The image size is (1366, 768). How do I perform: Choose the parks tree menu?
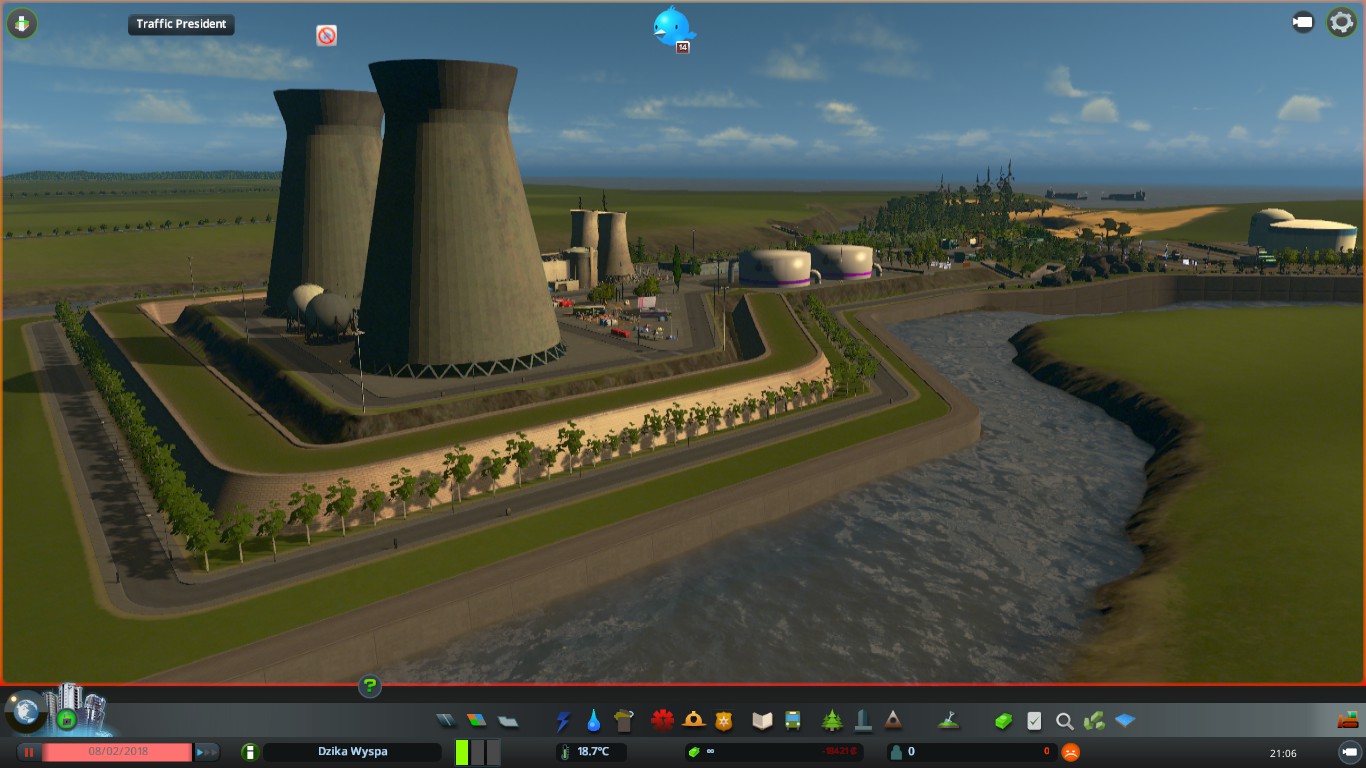(x=832, y=720)
